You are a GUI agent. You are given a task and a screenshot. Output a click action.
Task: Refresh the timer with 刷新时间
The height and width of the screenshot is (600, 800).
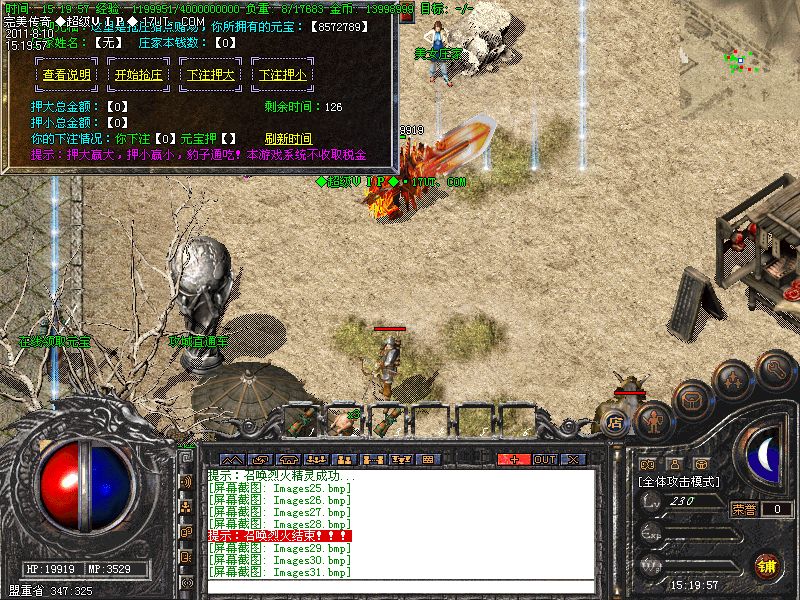[288, 138]
